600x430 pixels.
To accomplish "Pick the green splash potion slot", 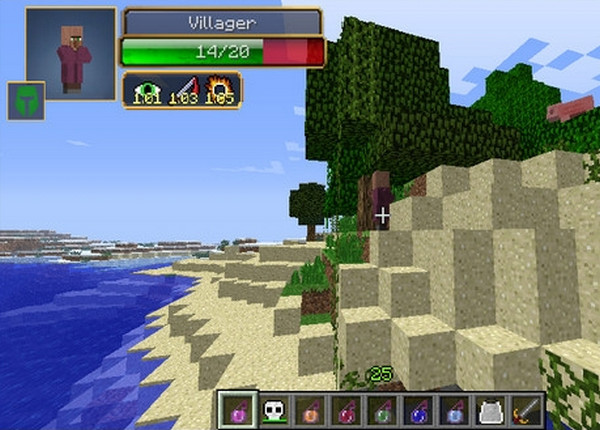I will [382, 409].
